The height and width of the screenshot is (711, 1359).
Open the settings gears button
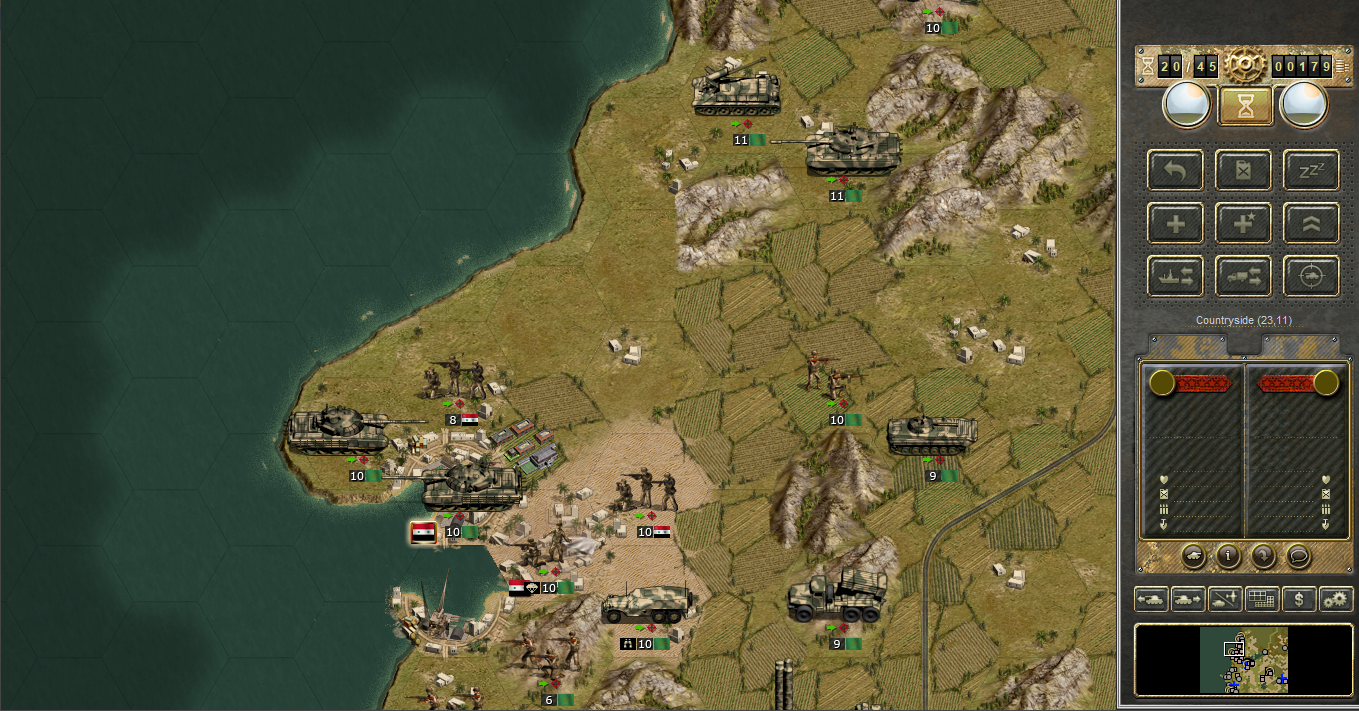click(x=1336, y=599)
